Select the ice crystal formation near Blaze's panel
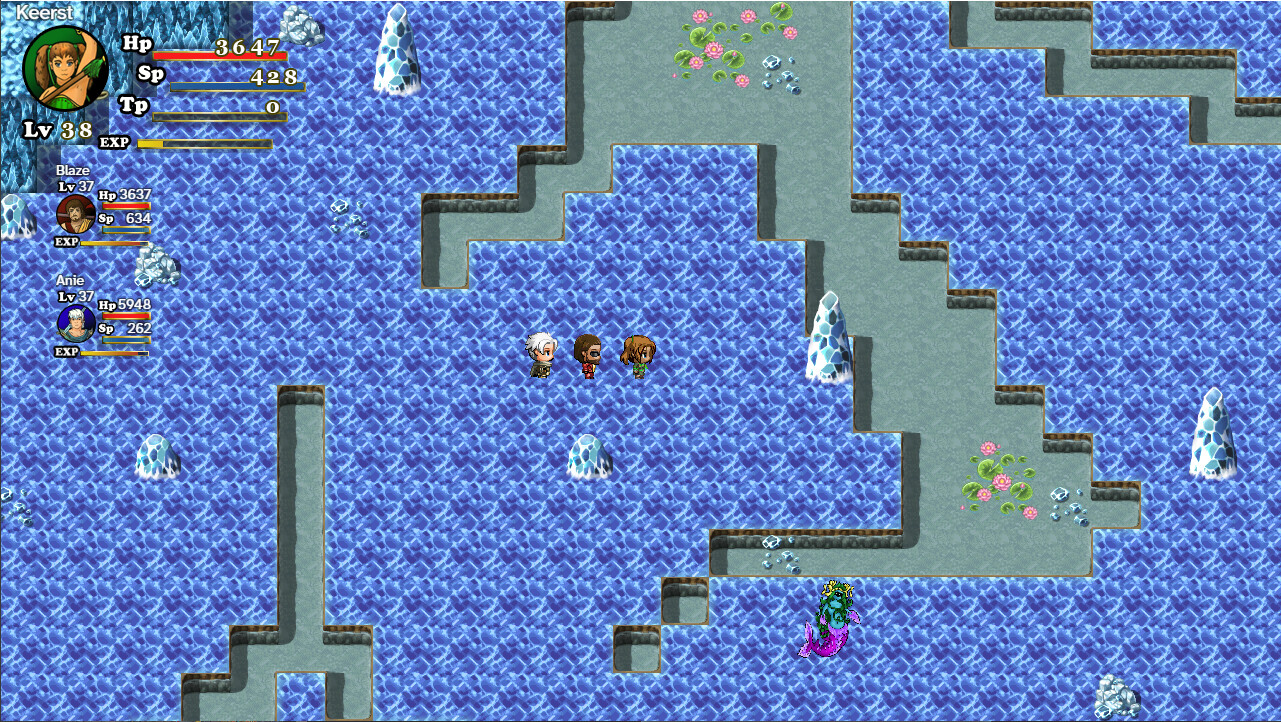Screen dimensions: 1281x722 coord(153,265)
